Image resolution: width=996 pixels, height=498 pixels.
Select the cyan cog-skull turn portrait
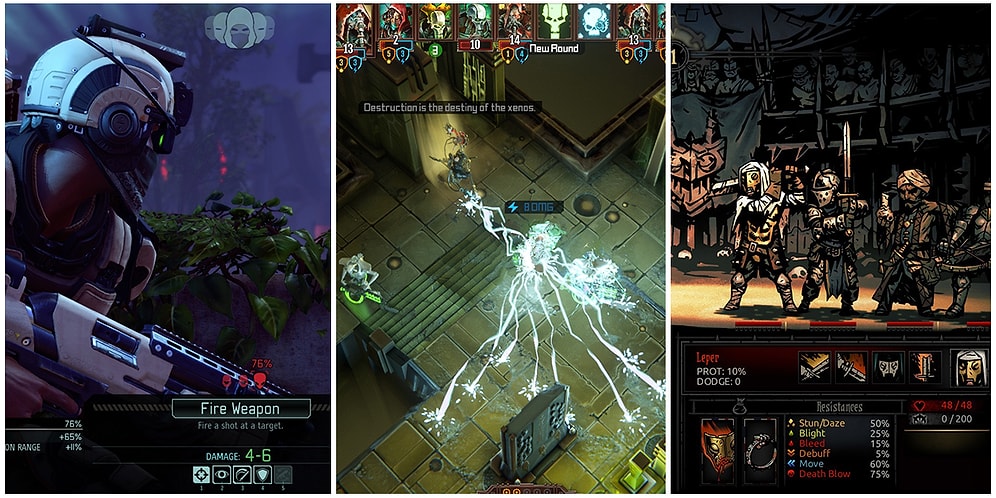tap(593, 20)
